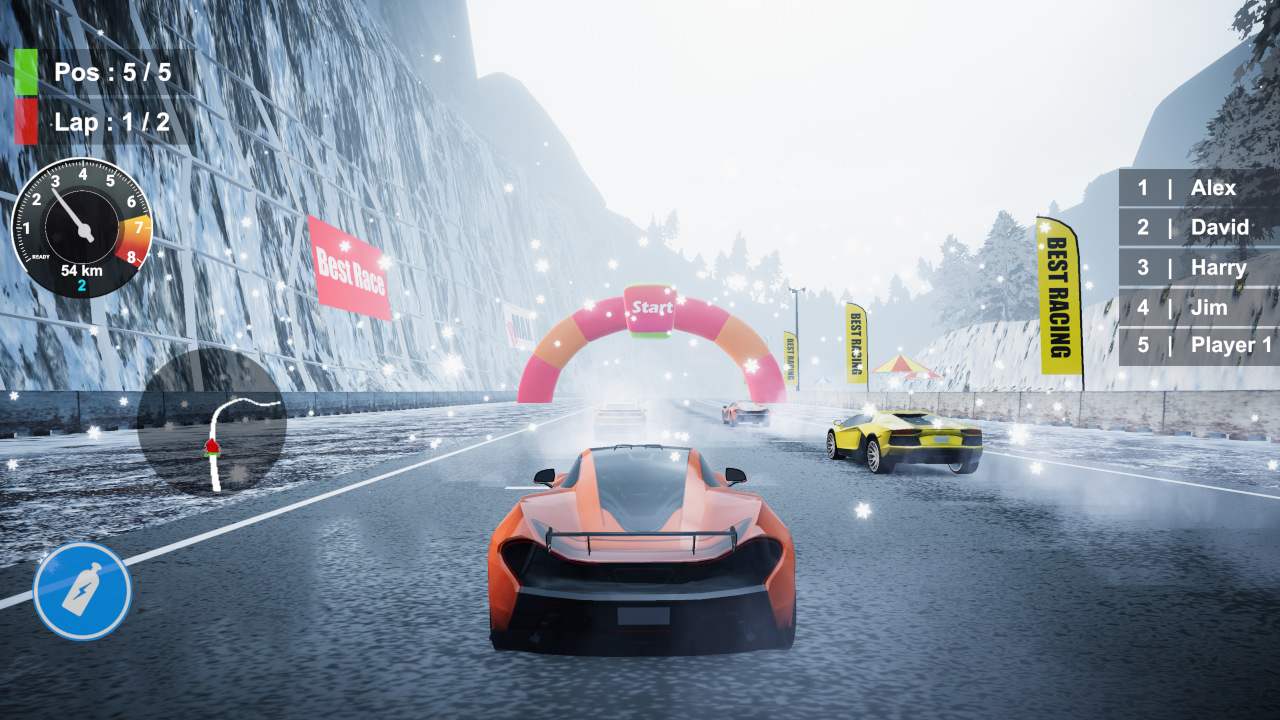Select Harry in the leaderboard
Viewport: 1280px width, 720px height.
tap(1217, 267)
